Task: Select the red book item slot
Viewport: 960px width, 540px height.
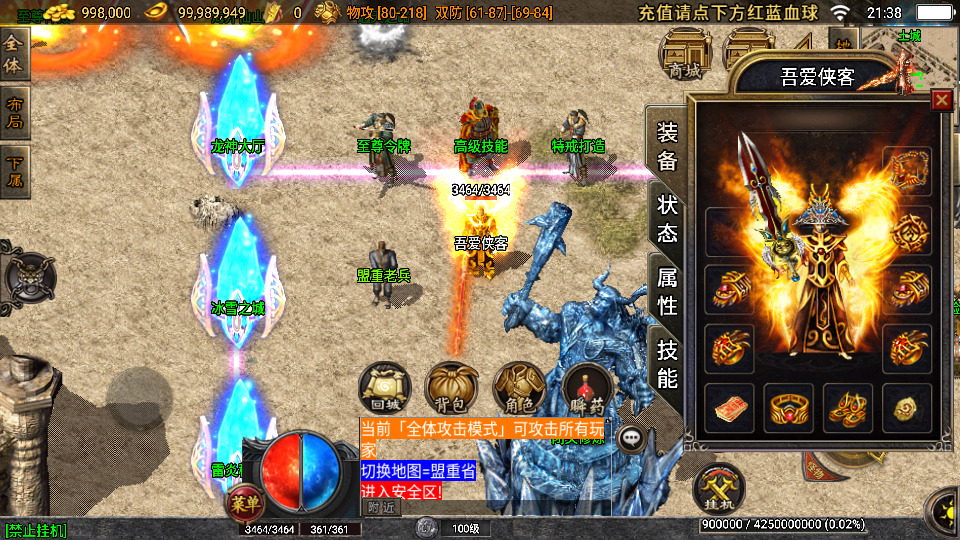Action: [729, 408]
